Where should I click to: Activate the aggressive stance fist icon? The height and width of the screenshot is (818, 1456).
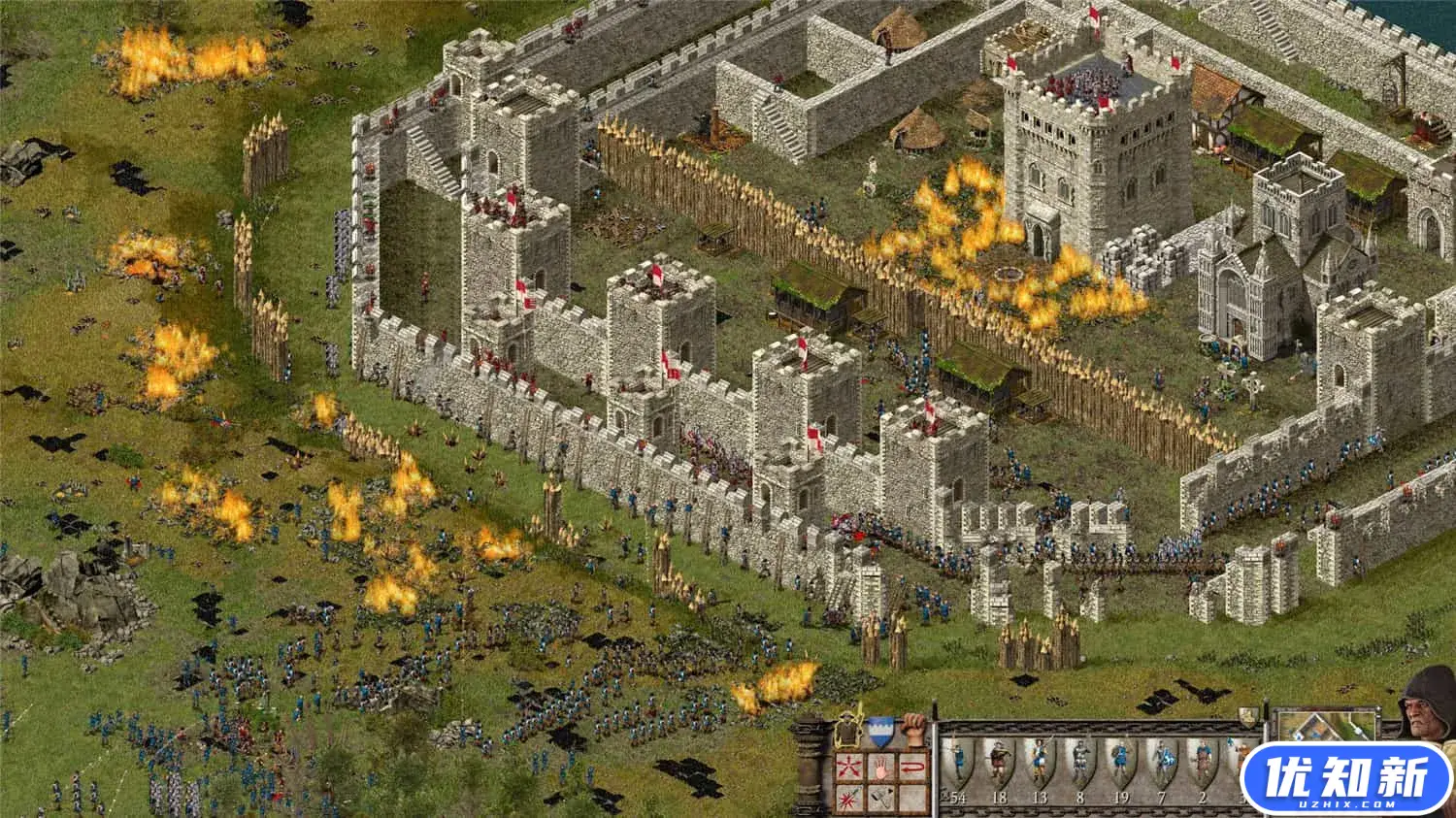[x=911, y=730]
